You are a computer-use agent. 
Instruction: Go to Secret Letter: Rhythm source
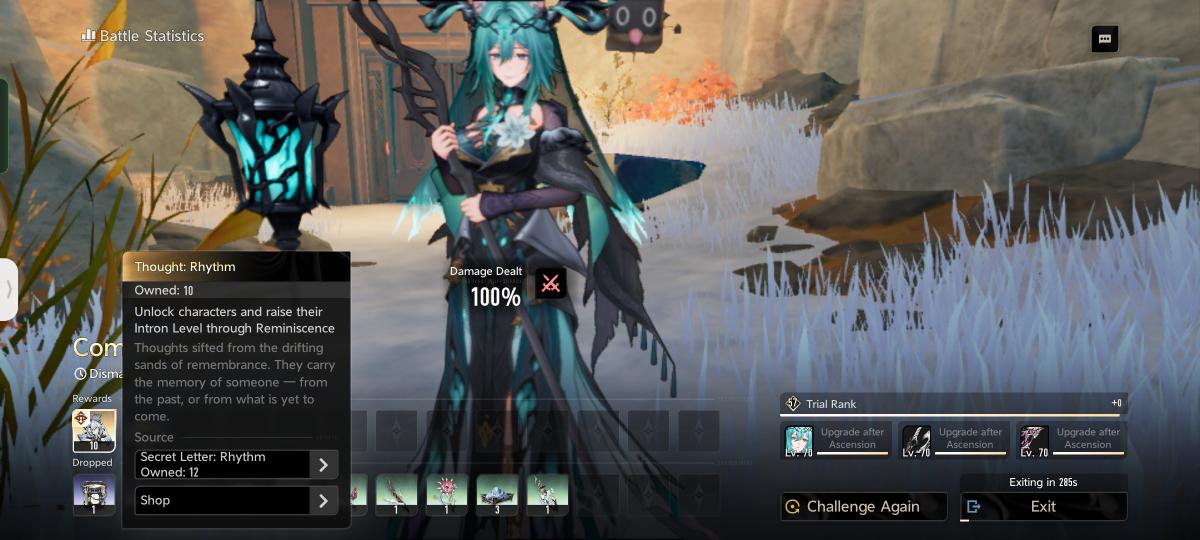[236, 464]
